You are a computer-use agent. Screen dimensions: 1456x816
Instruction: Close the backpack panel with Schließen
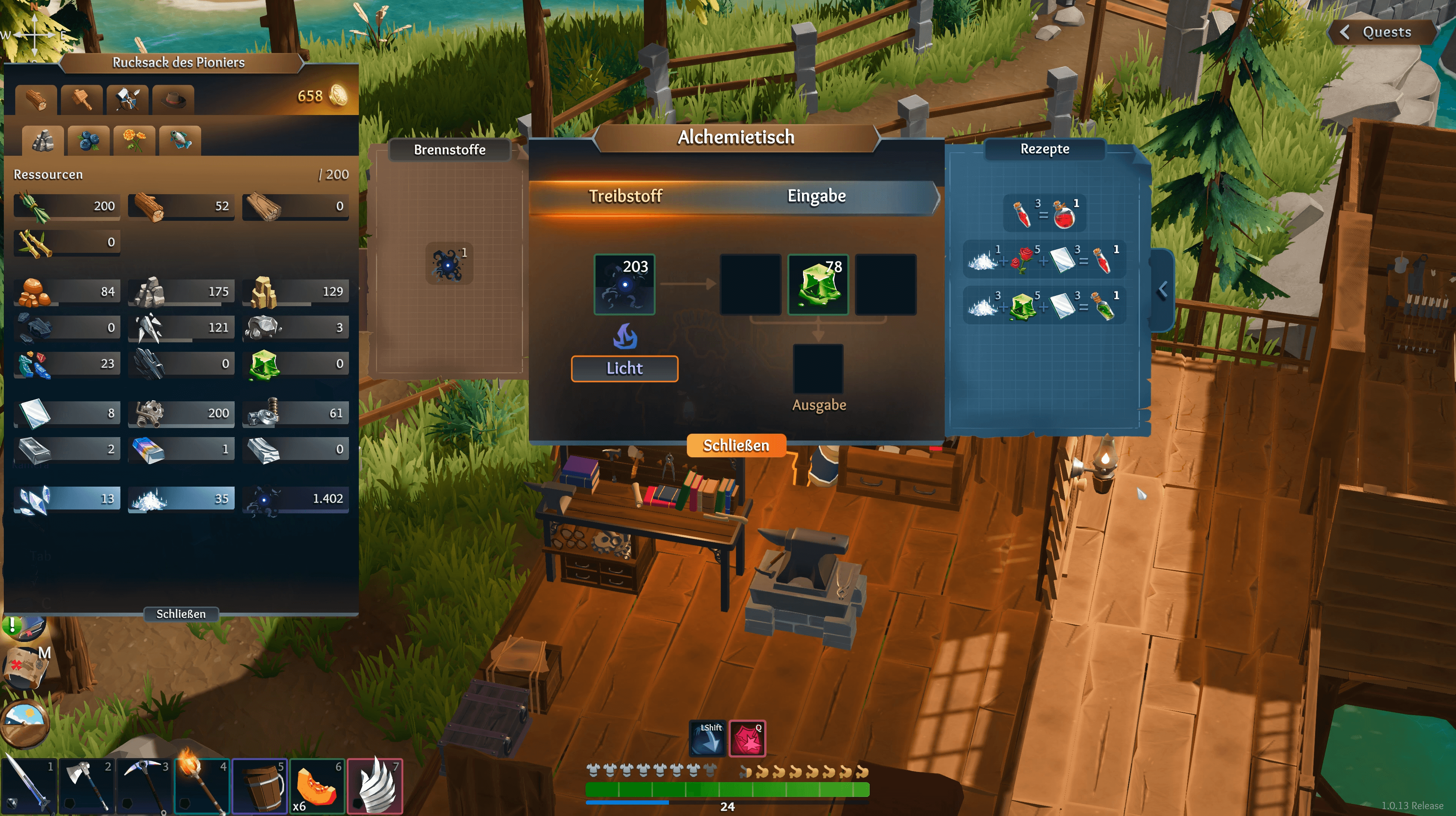181,614
